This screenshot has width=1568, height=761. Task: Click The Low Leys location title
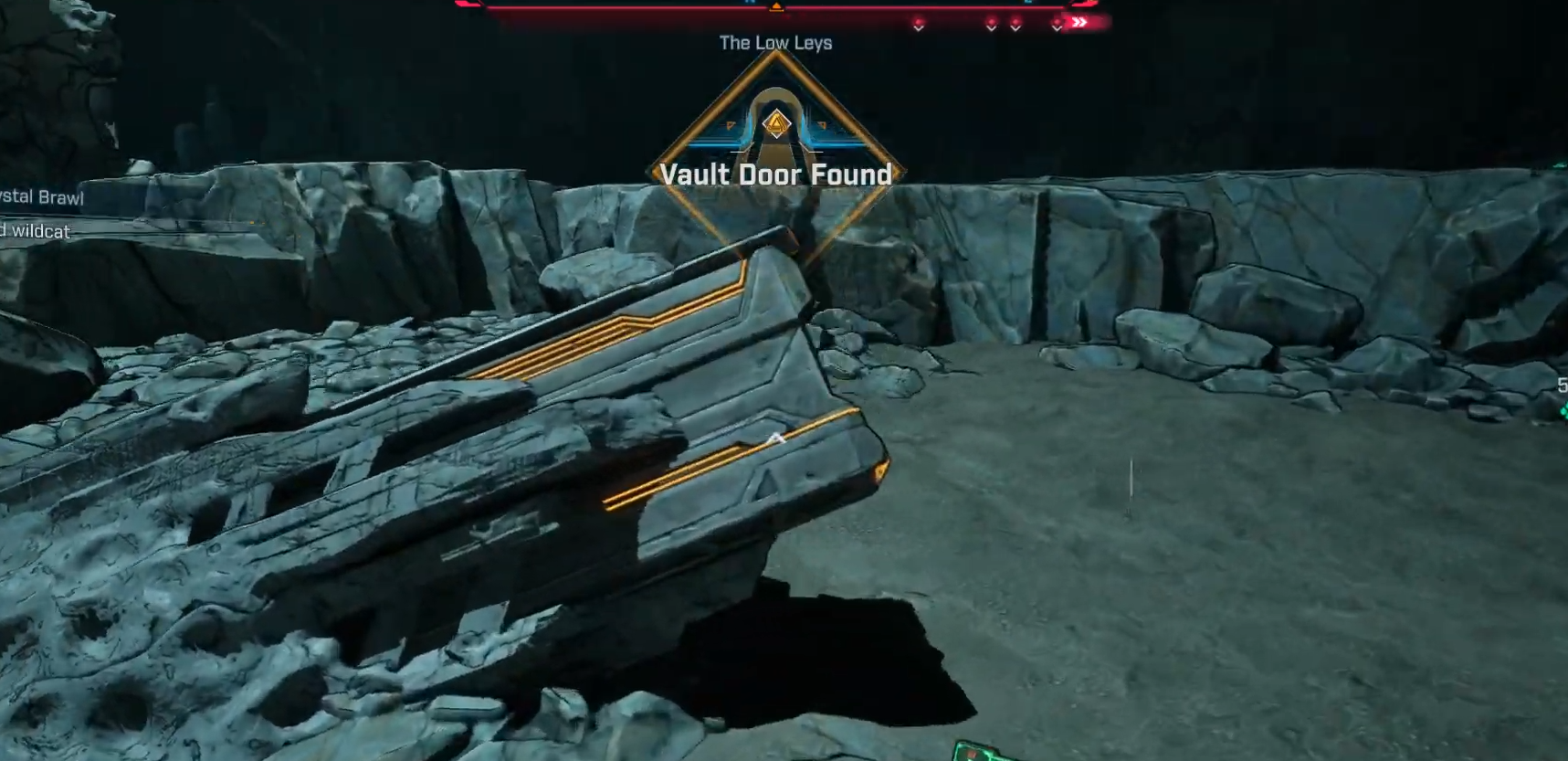775,42
